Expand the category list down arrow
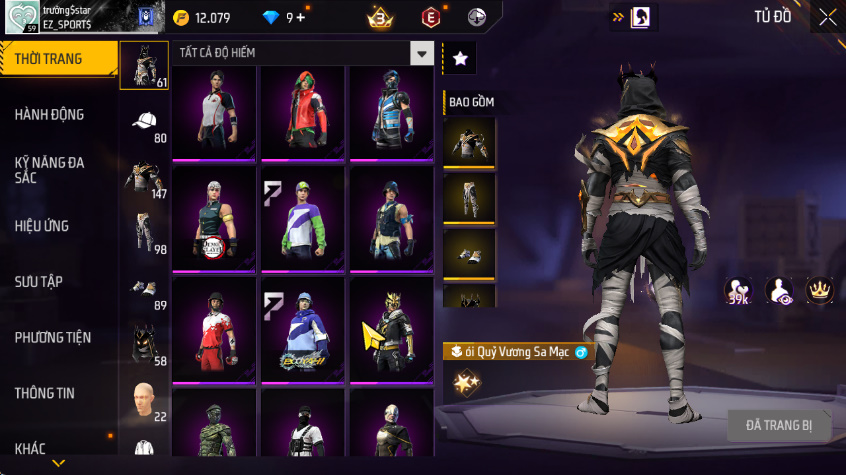 click(x=58, y=463)
